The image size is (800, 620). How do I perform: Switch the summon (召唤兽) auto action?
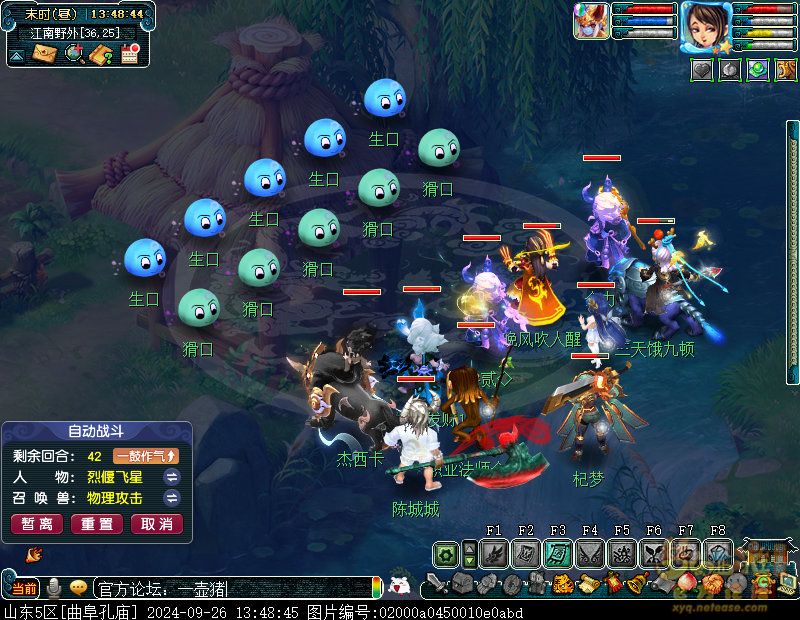coord(172,498)
